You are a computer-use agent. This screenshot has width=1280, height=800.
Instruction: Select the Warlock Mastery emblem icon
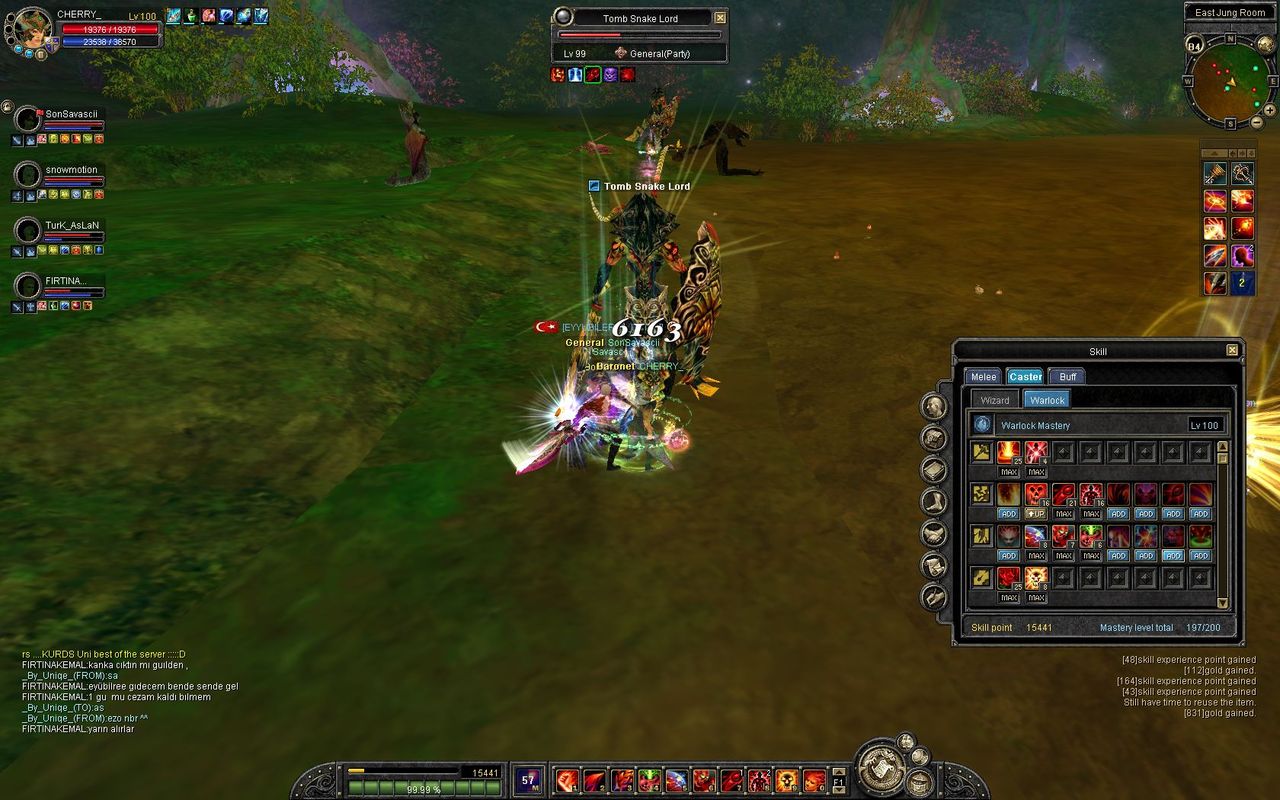(x=983, y=423)
